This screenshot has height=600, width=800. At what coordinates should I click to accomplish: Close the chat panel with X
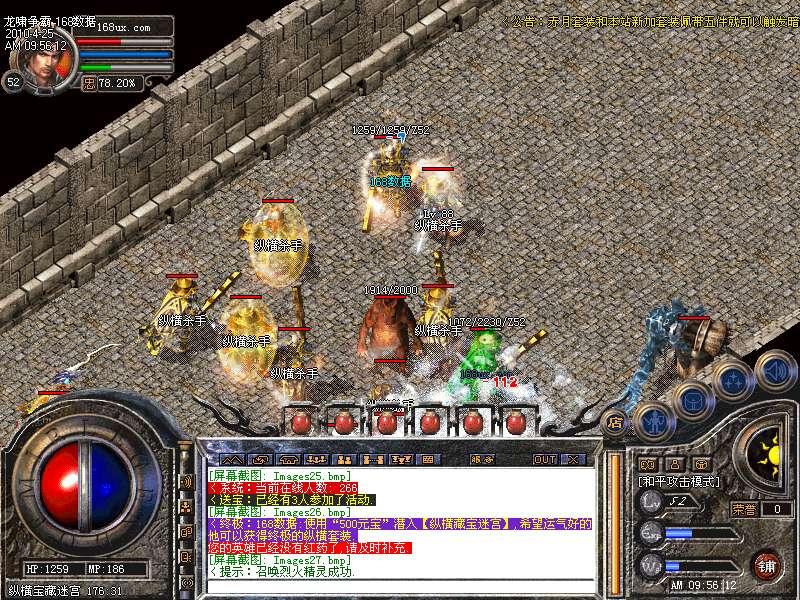point(573,459)
